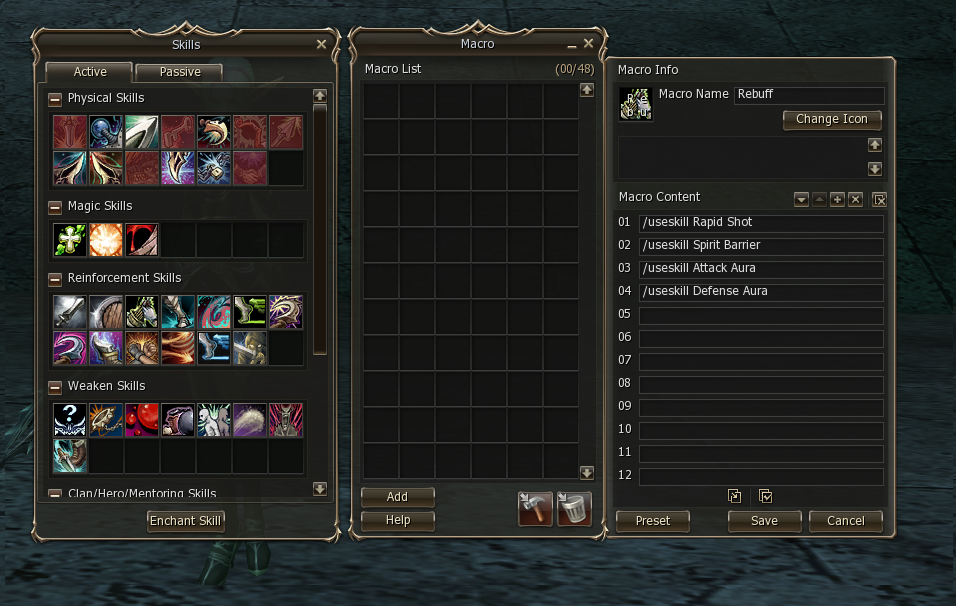Image resolution: width=956 pixels, height=606 pixels.
Task: Collapse the Magic Skills section
Action: click(x=55, y=206)
